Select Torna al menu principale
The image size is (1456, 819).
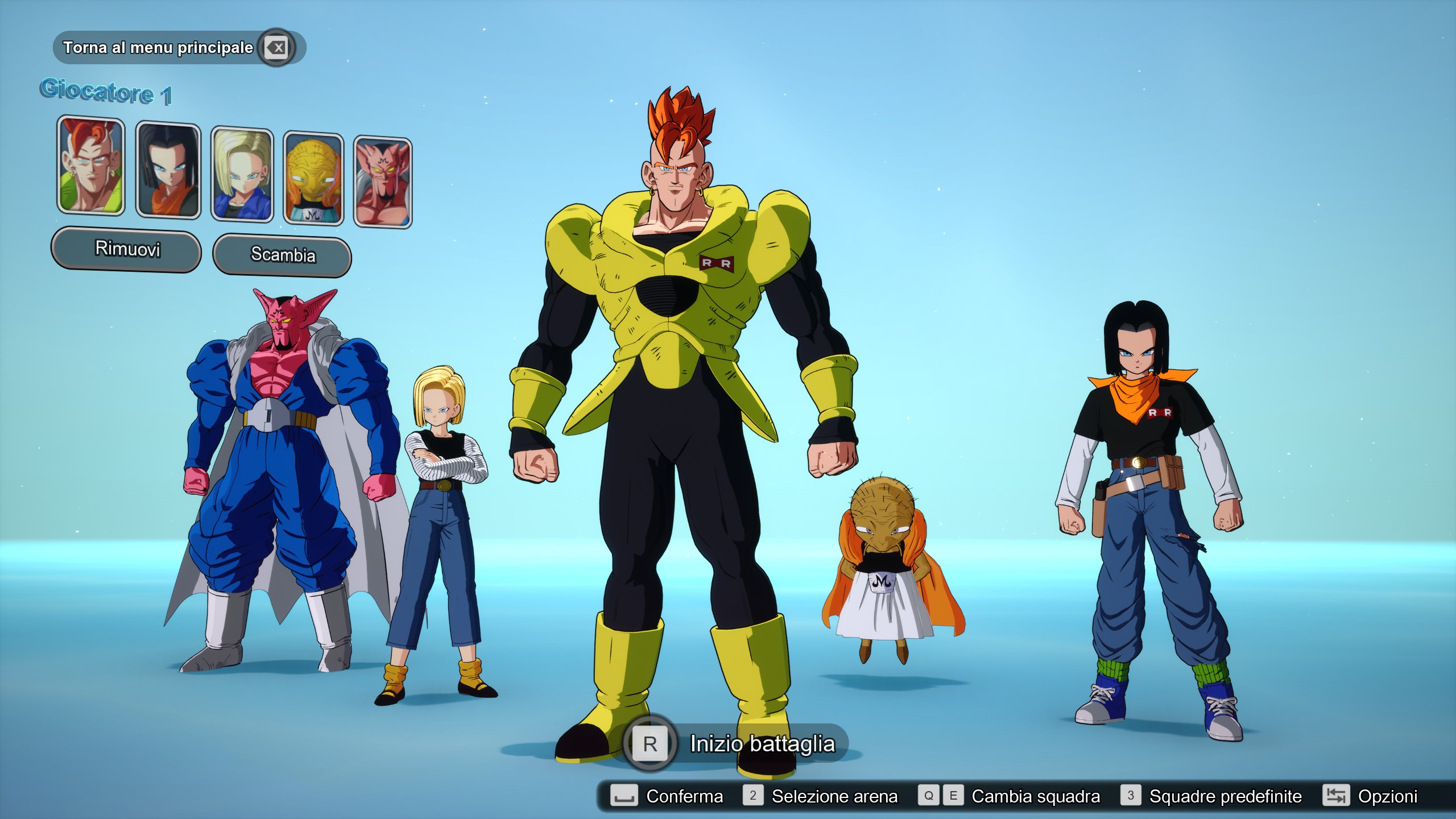pyautogui.click(x=156, y=48)
